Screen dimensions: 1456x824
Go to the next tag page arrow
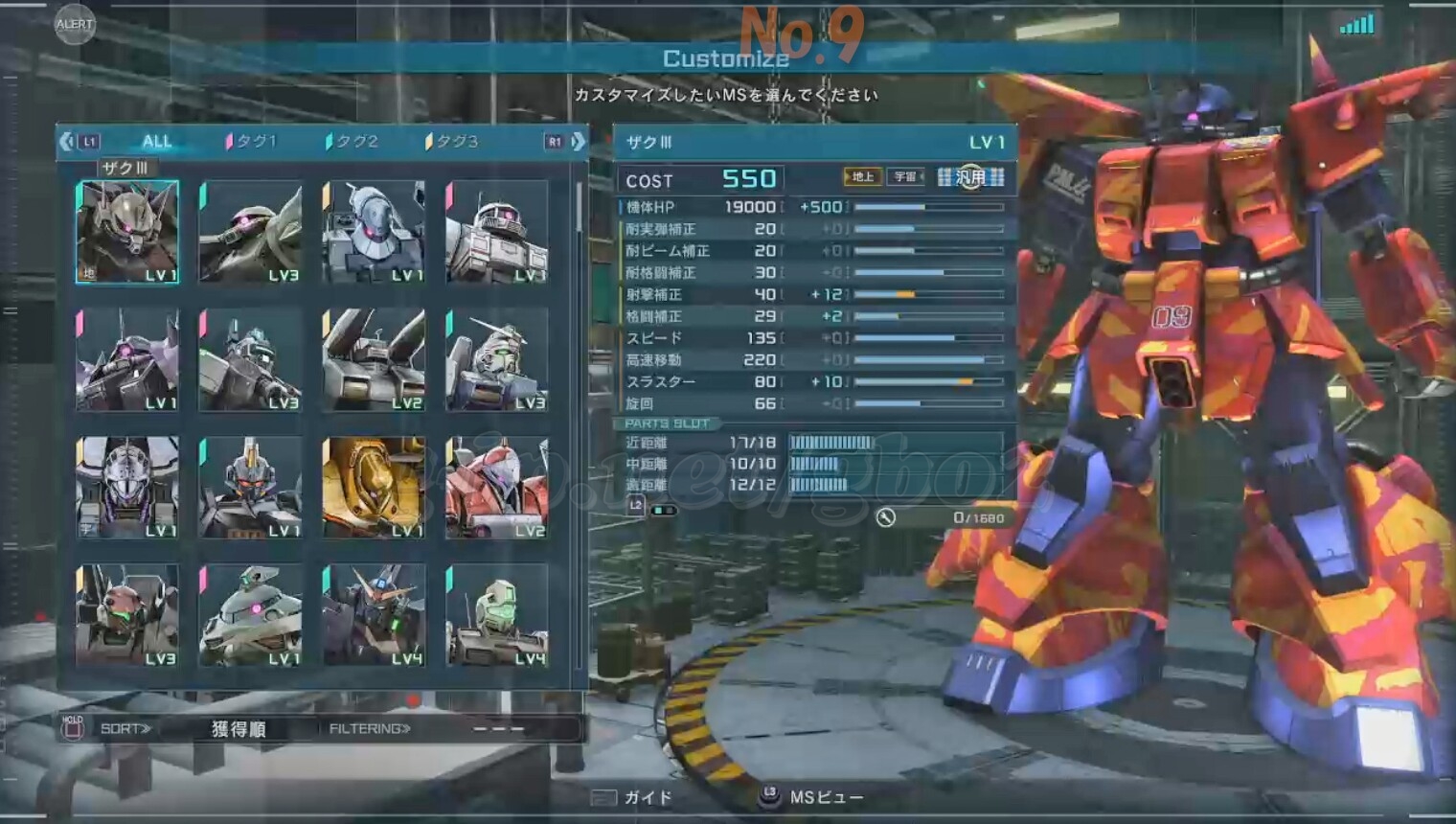coord(578,142)
